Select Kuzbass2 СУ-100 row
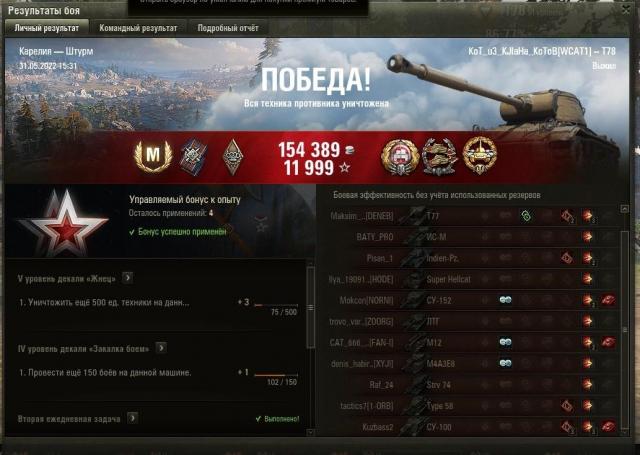Image resolution: width=640 pixels, height=455 pixels. point(470,427)
